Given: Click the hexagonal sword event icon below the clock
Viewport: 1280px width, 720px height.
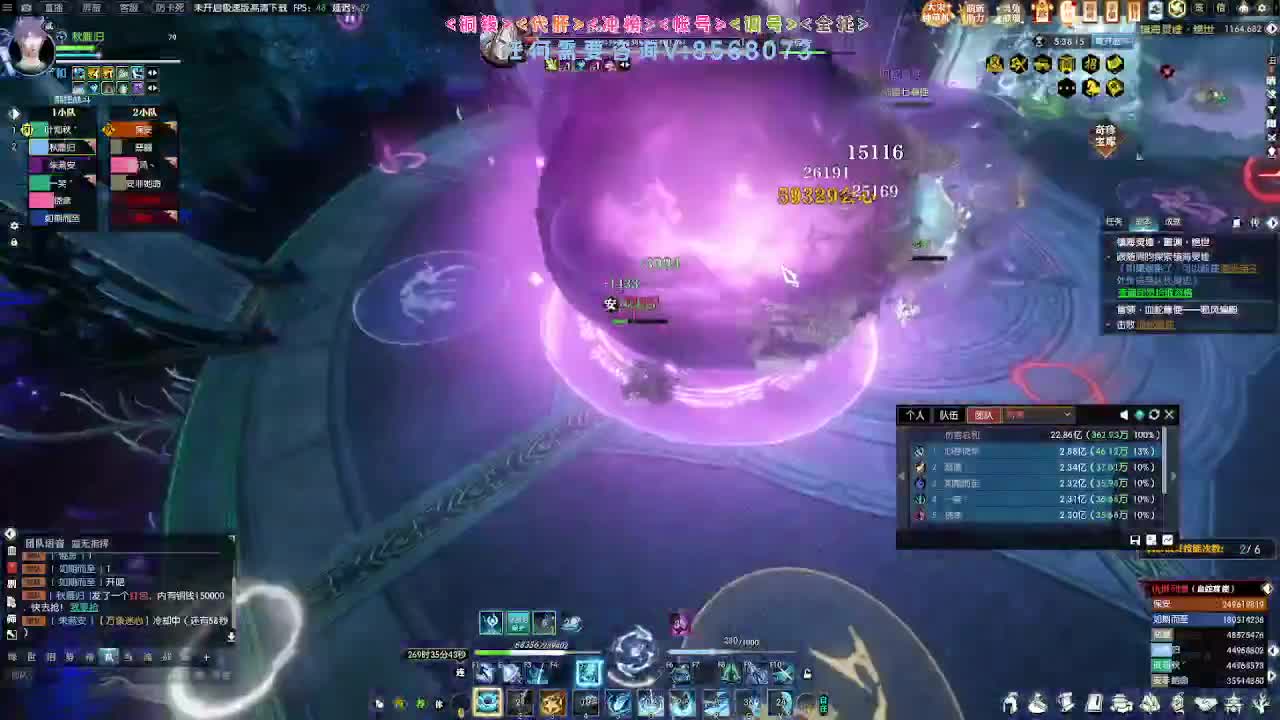Looking at the screenshot, I should (x=1018, y=64).
